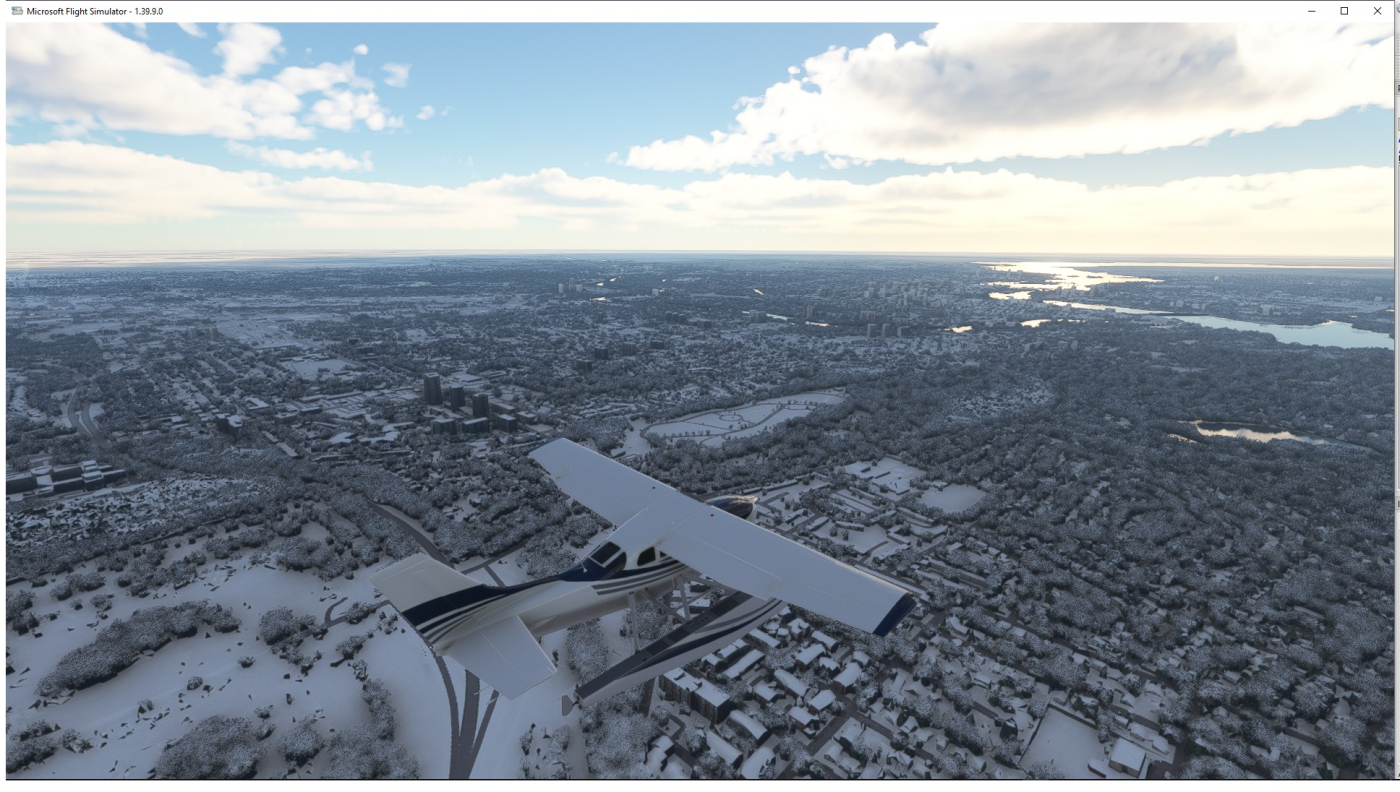The image size is (1400, 792).
Task: Maximize the Flight Simulator window
Action: click(1344, 11)
